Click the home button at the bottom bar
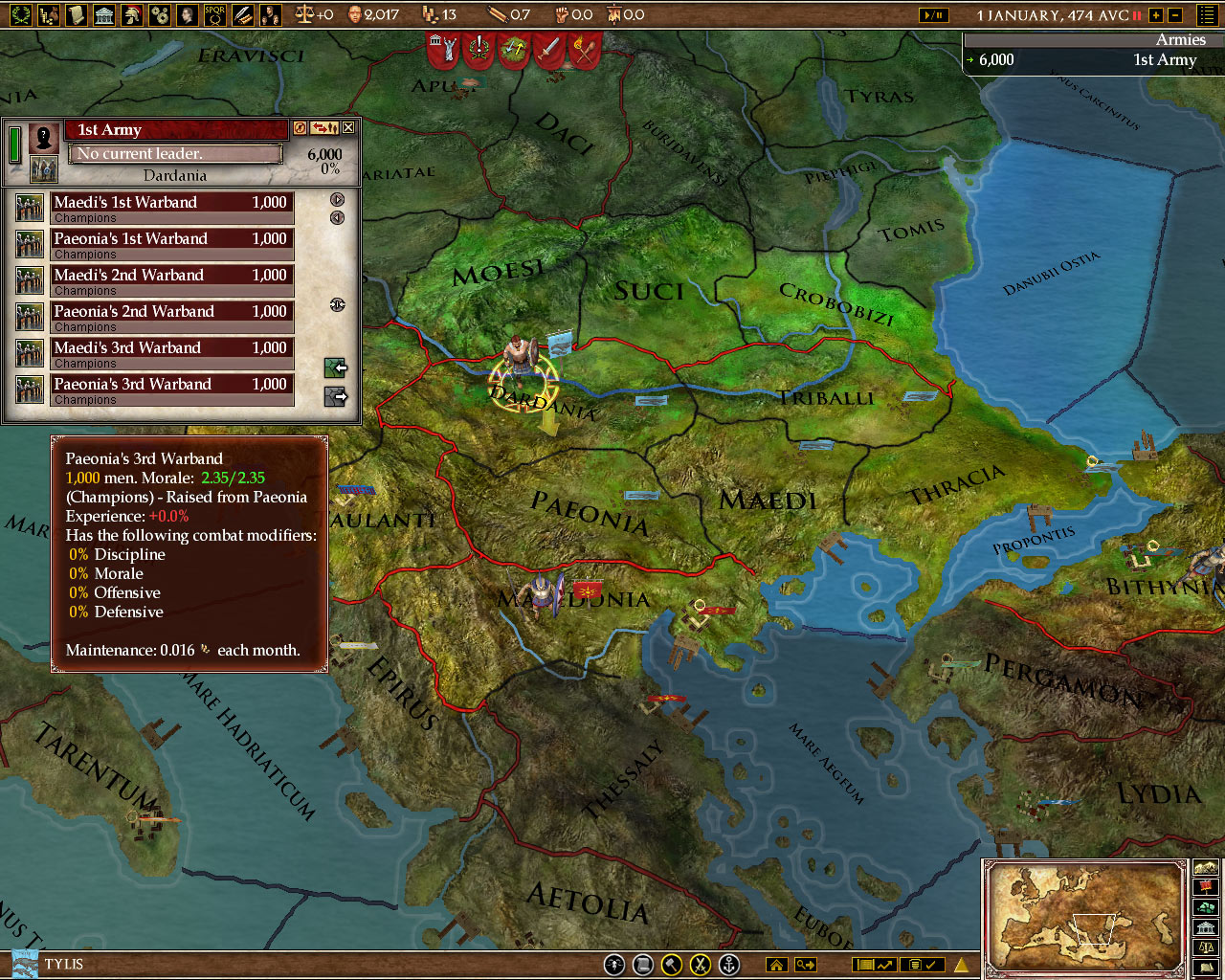 coord(776,965)
